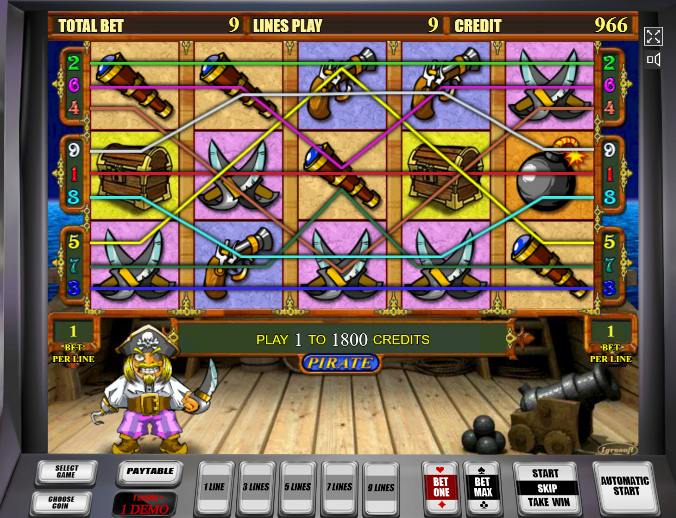The width and height of the screenshot is (676, 518).
Task: Choose the 1 Line bet option
Action: (x=214, y=486)
